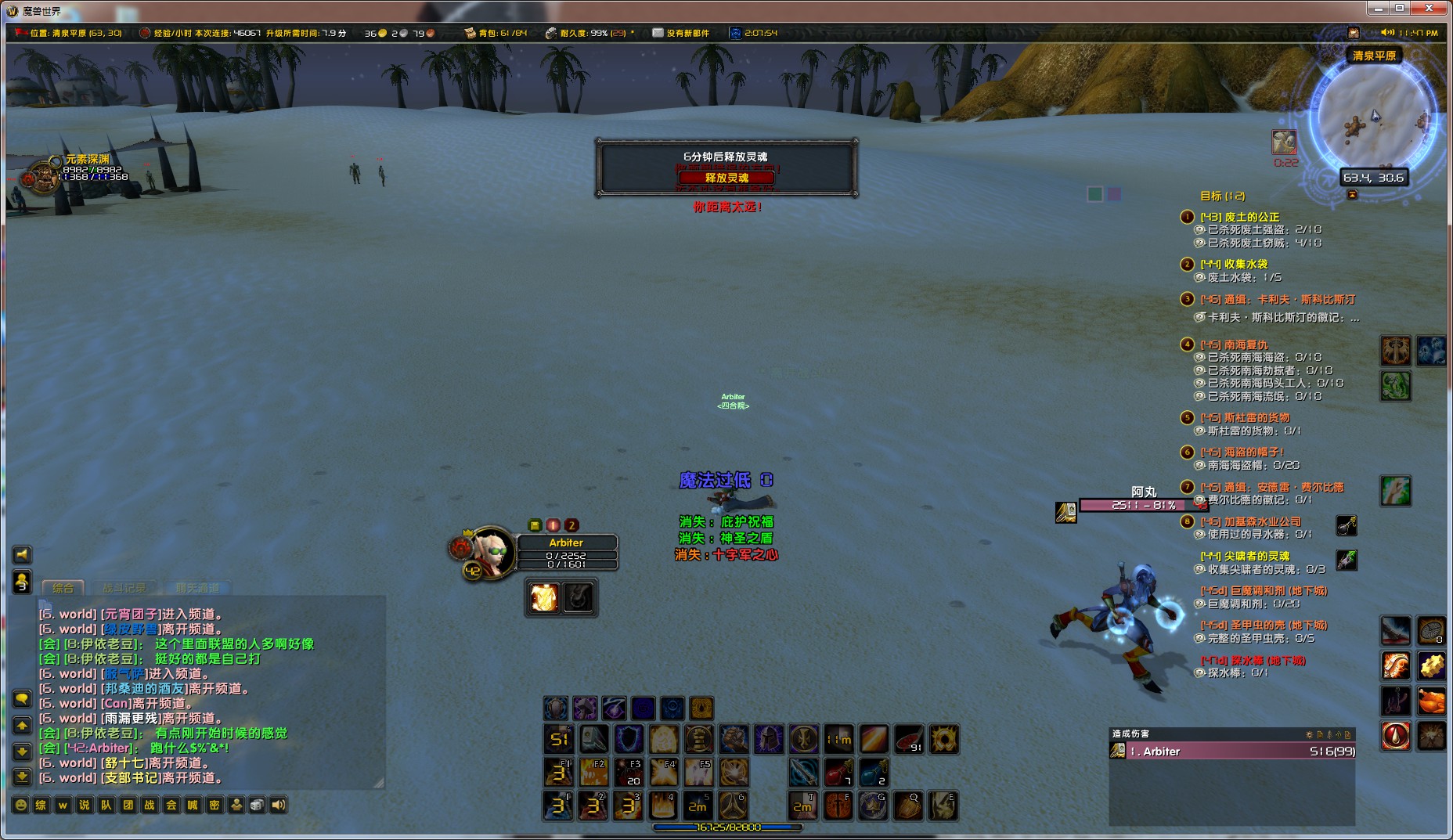
Task: Click the red 释放灵魂 release spirit button
Action: tap(726, 178)
